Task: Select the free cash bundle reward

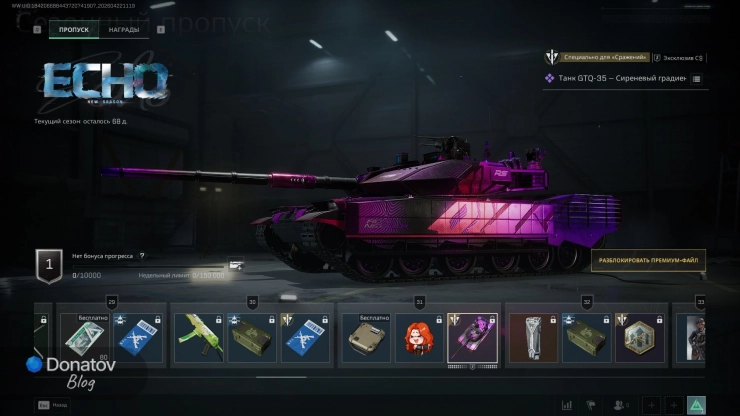Action: pyautogui.click(x=84, y=337)
